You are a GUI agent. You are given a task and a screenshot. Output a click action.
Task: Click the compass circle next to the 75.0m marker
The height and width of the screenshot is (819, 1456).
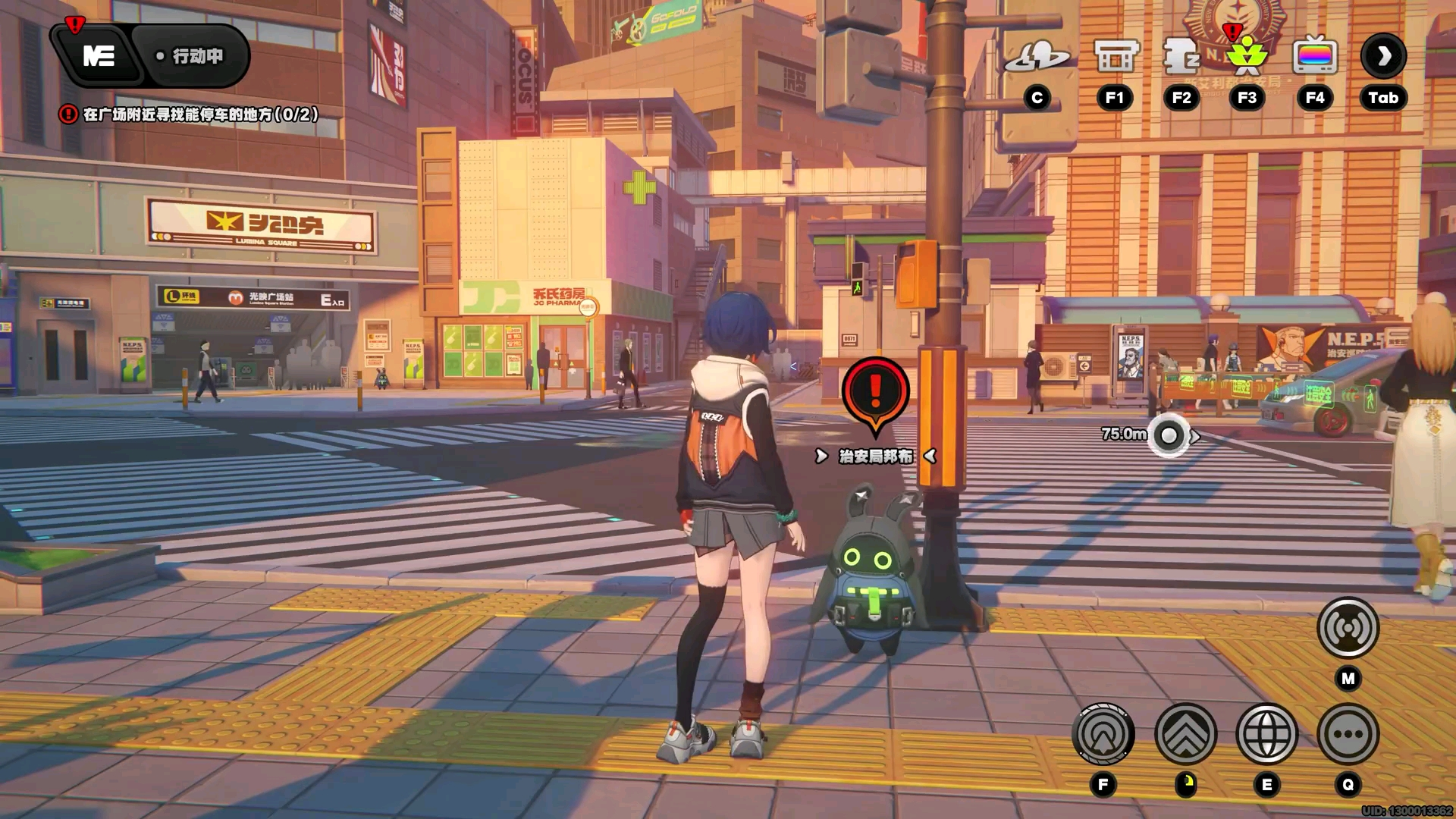pos(1168,434)
